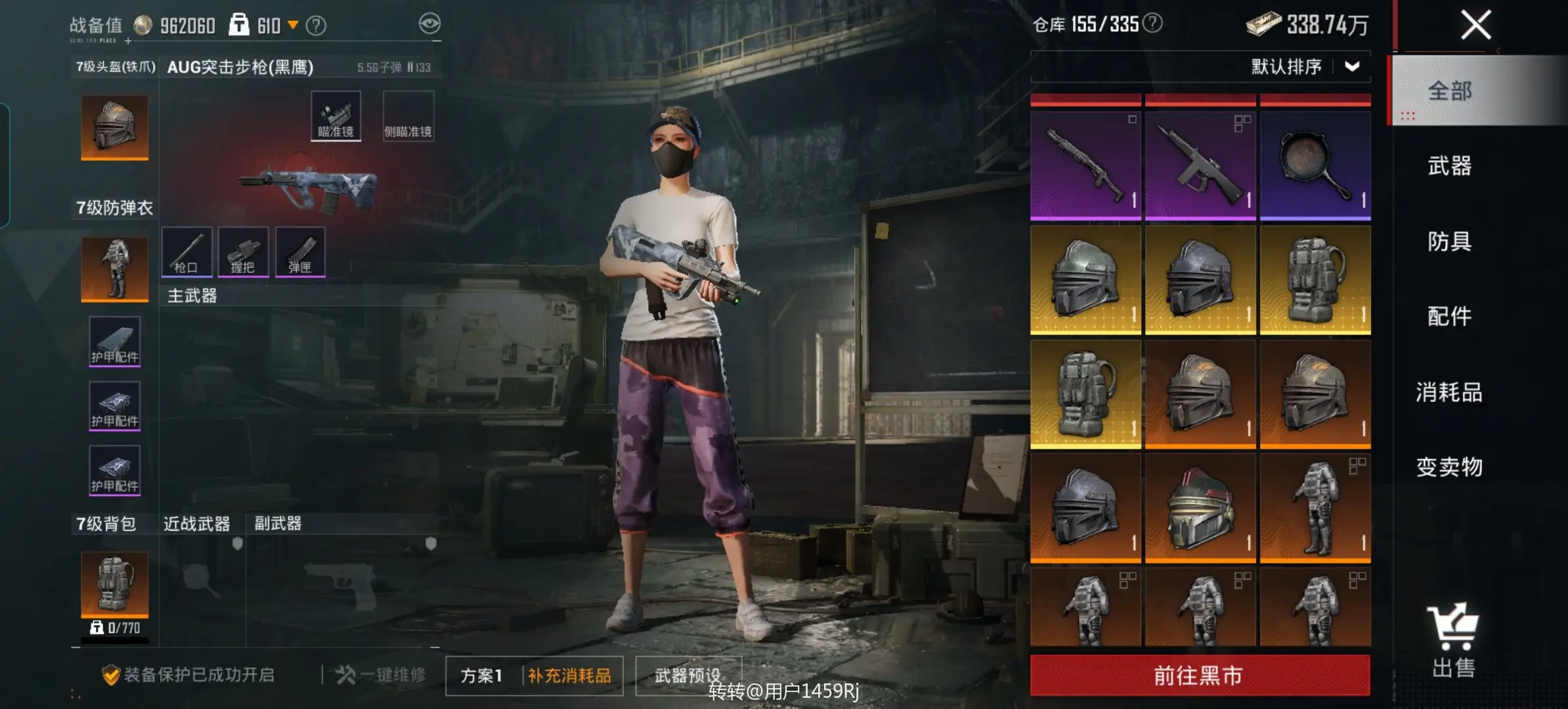Screen dimensions: 1568x709
Task: Open the 瞄准镜 scope attachment slot
Action: point(336,116)
